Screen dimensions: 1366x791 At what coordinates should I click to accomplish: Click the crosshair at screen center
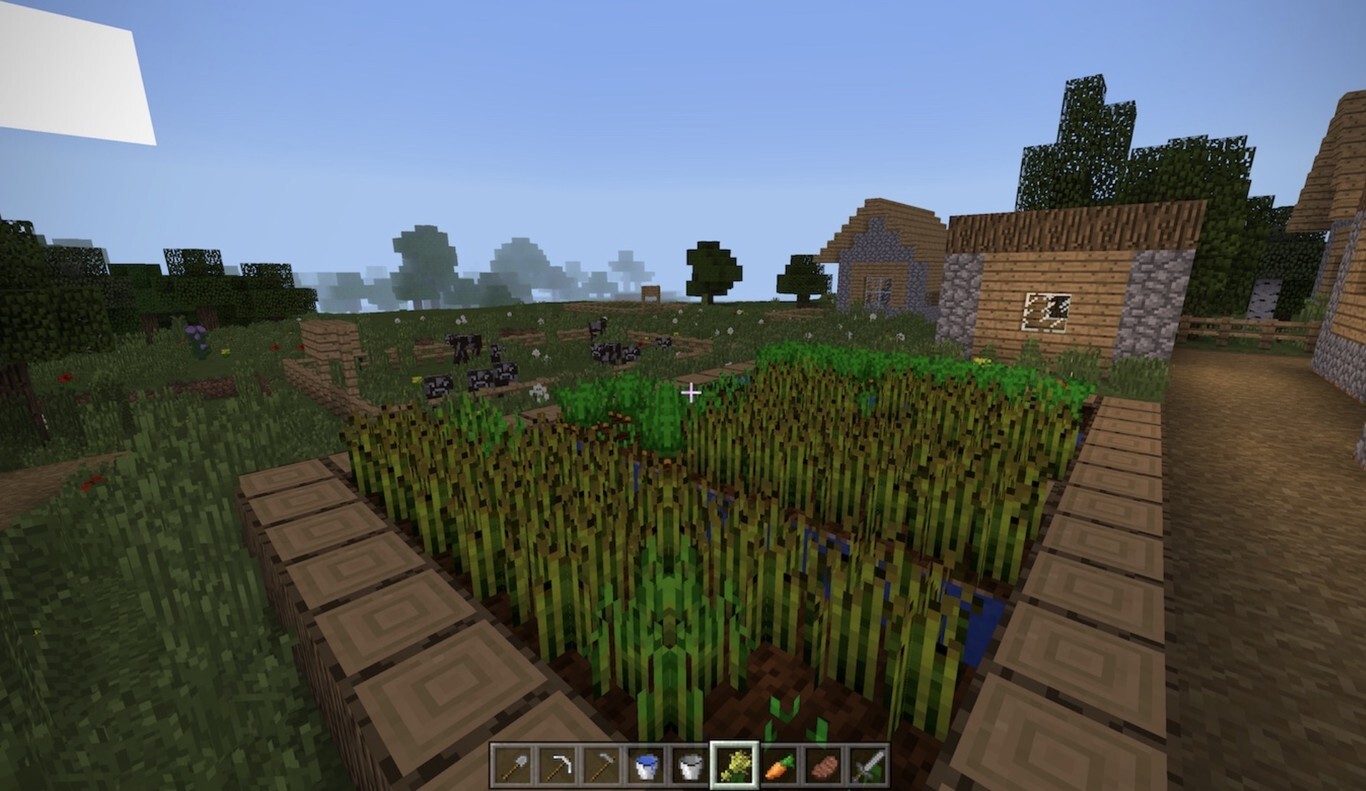690,392
